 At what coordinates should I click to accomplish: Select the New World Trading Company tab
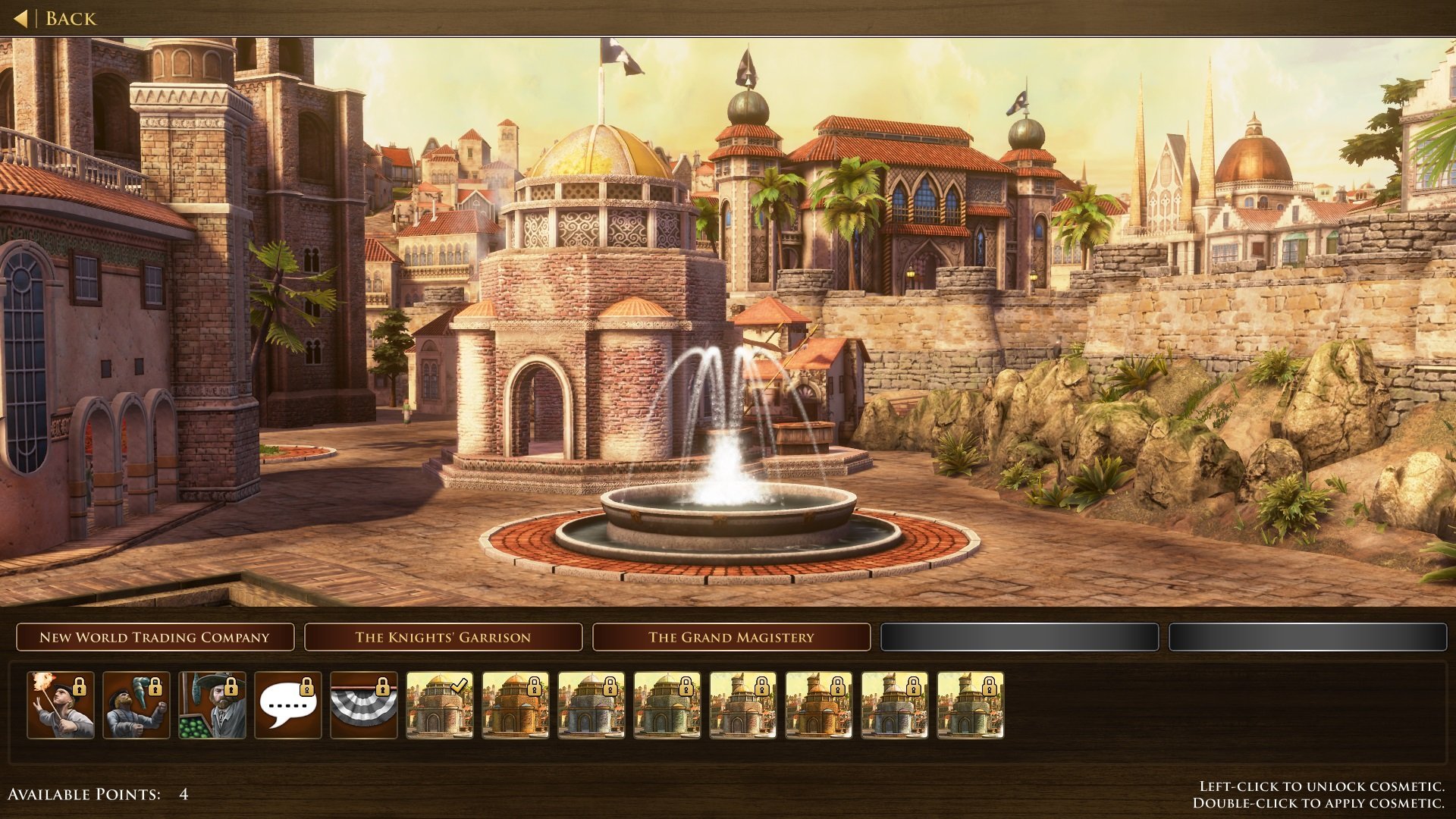155,637
